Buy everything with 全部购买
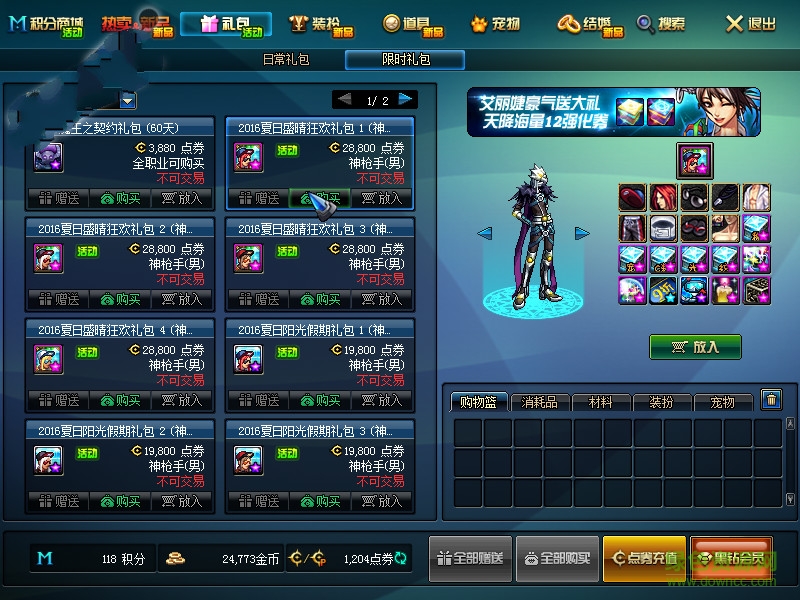 (x=556, y=558)
